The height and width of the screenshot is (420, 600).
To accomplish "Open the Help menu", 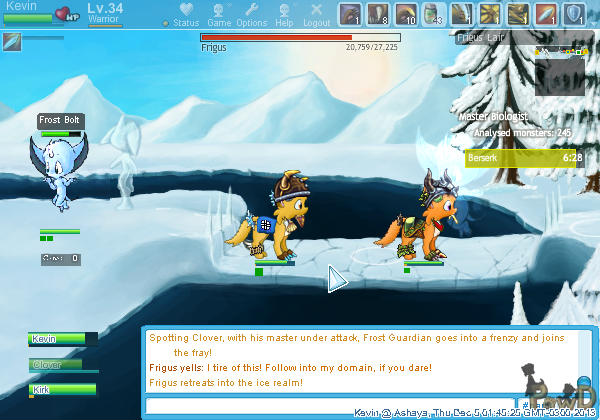I will (x=285, y=15).
